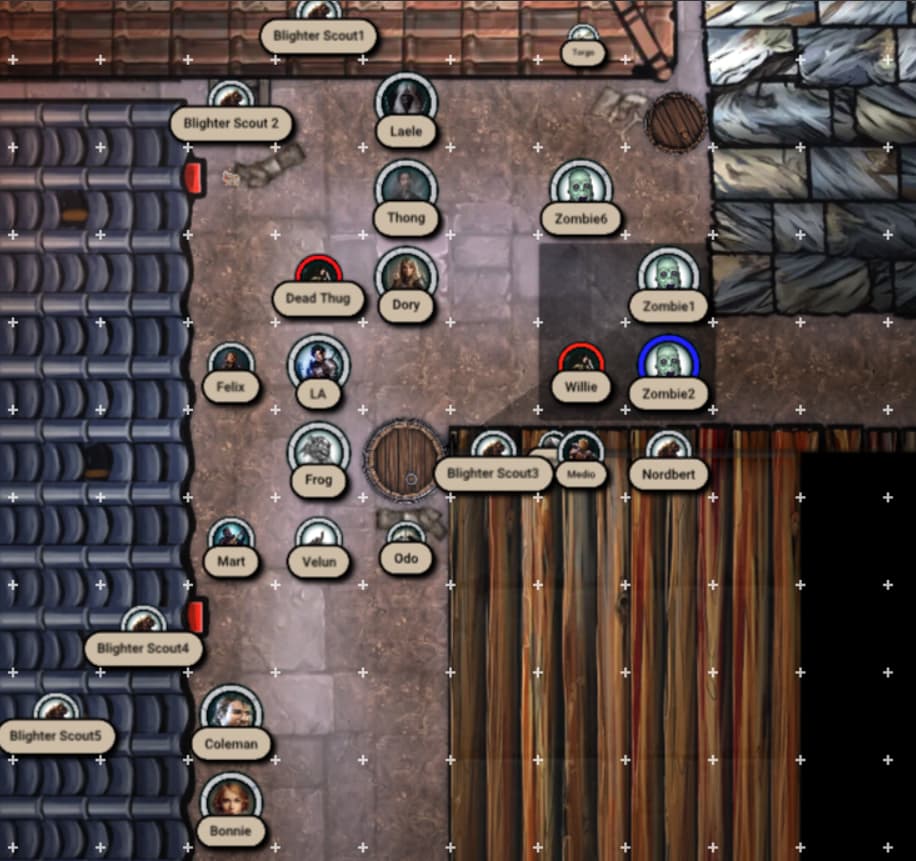Click the Zombie6 token
Screen dimensions: 916x861
(581, 190)
